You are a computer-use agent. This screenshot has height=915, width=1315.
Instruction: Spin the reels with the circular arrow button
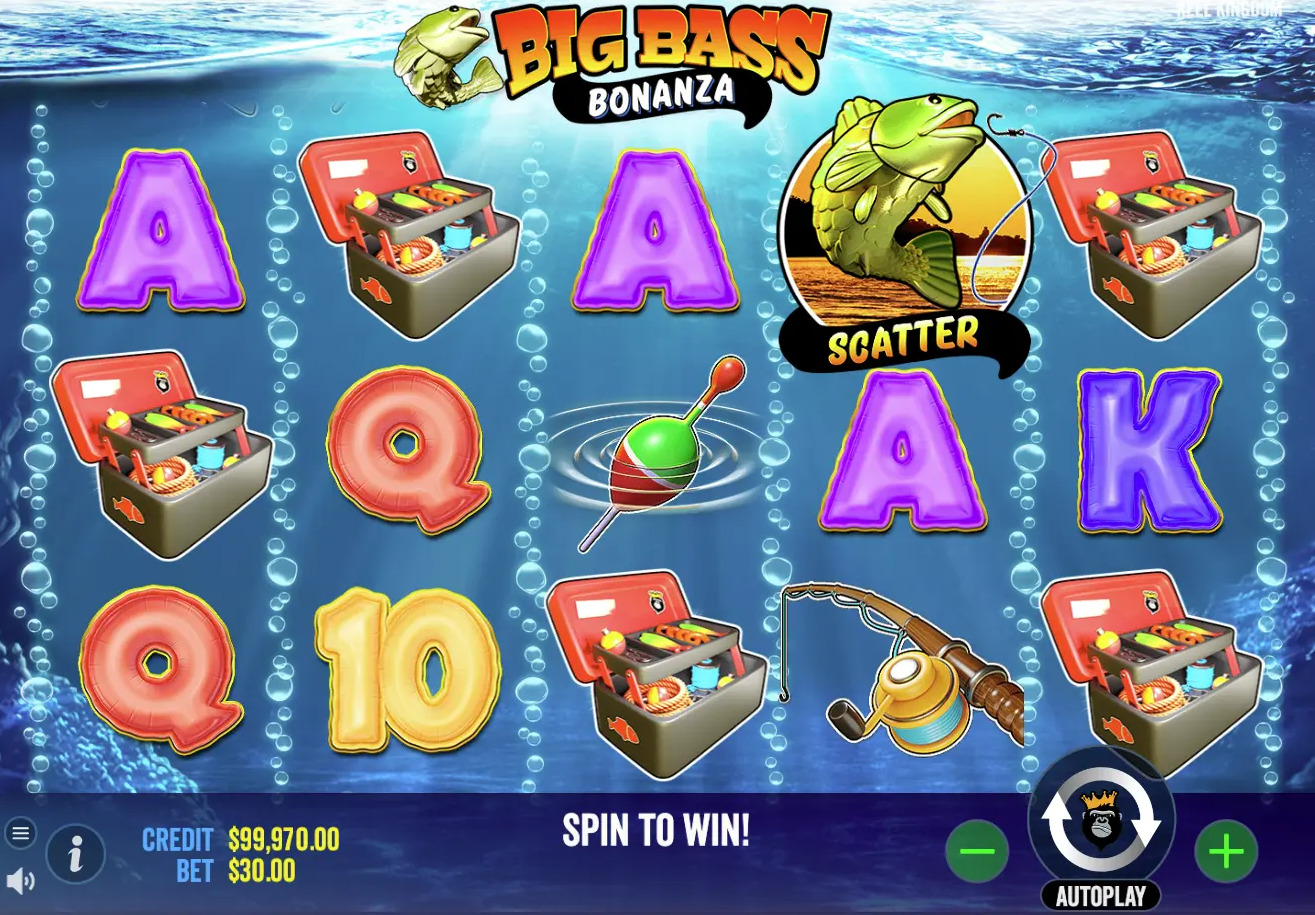point(1101,820)
